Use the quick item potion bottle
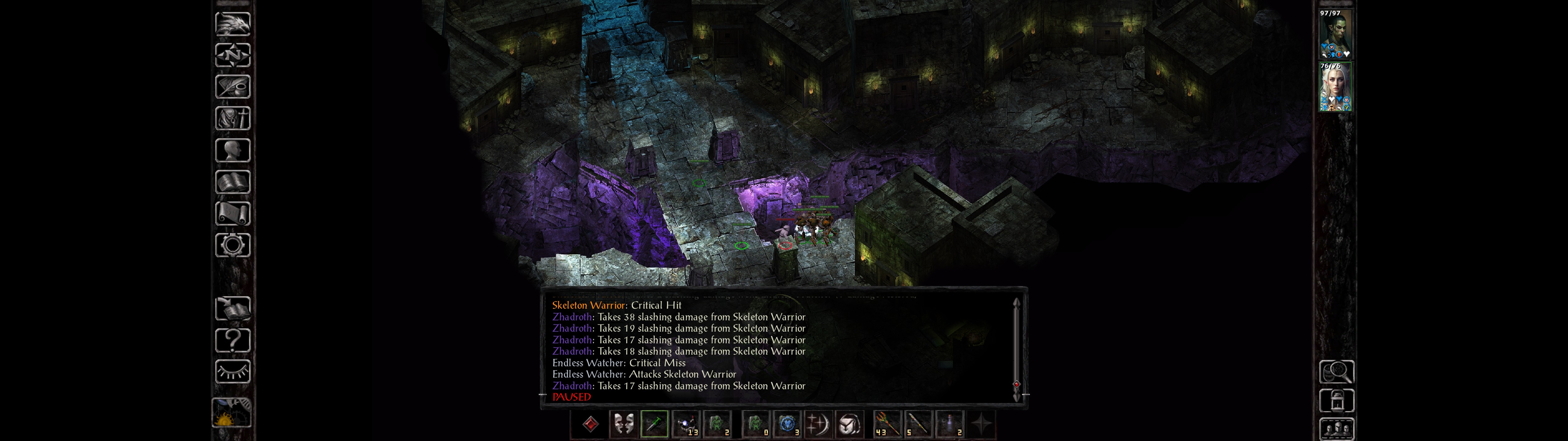The image size is (1568, 441). pyautogui.click(x=950, y=424)
